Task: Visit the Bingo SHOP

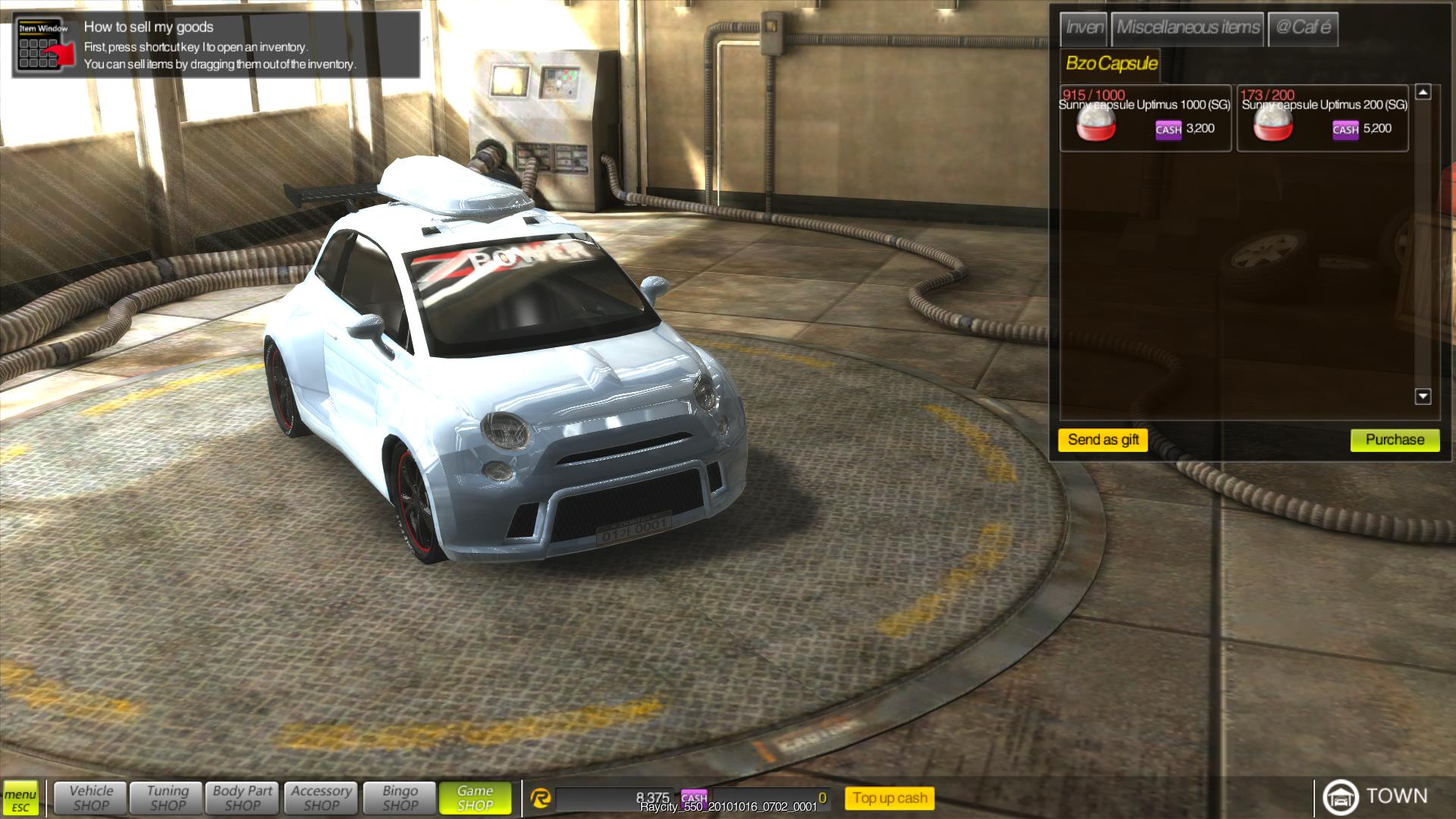Action: click(400, 798)
